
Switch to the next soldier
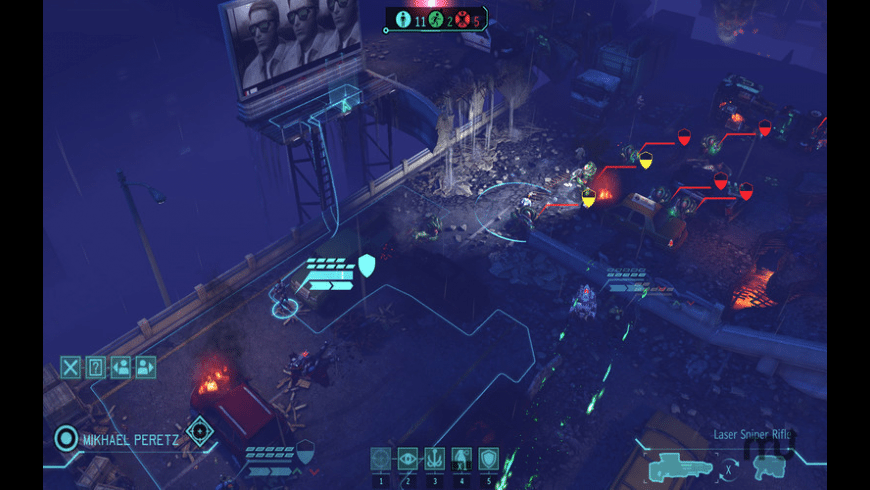tap(146, 367)
